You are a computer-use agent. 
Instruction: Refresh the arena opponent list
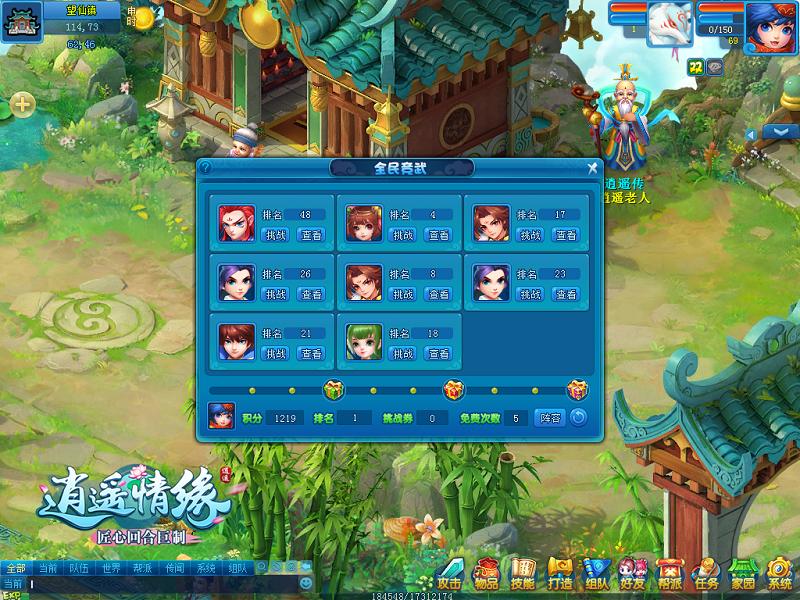click(578, 418)
